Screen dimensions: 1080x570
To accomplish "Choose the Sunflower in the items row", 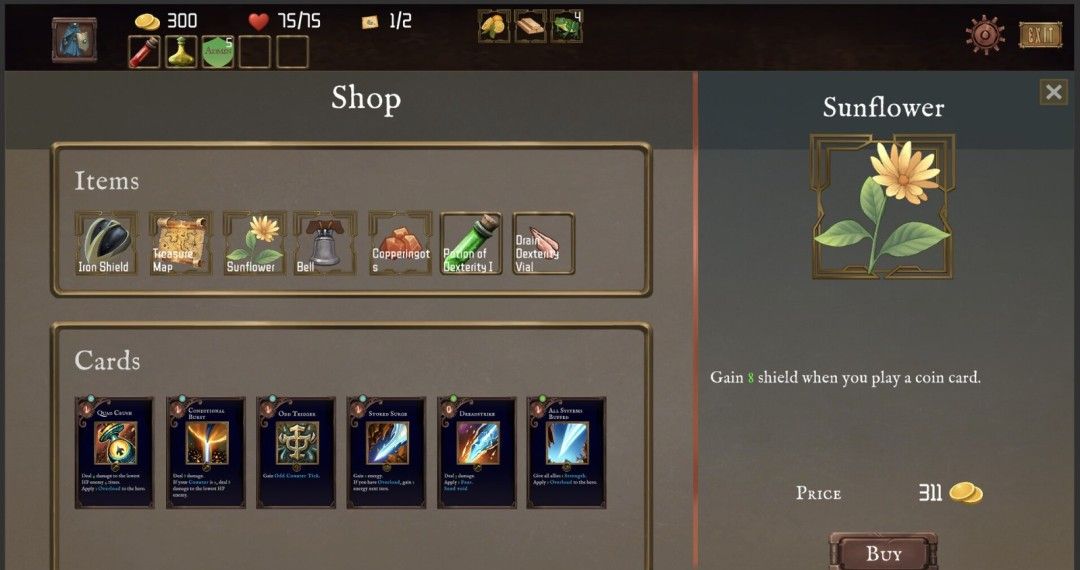I will coord(252,243).
